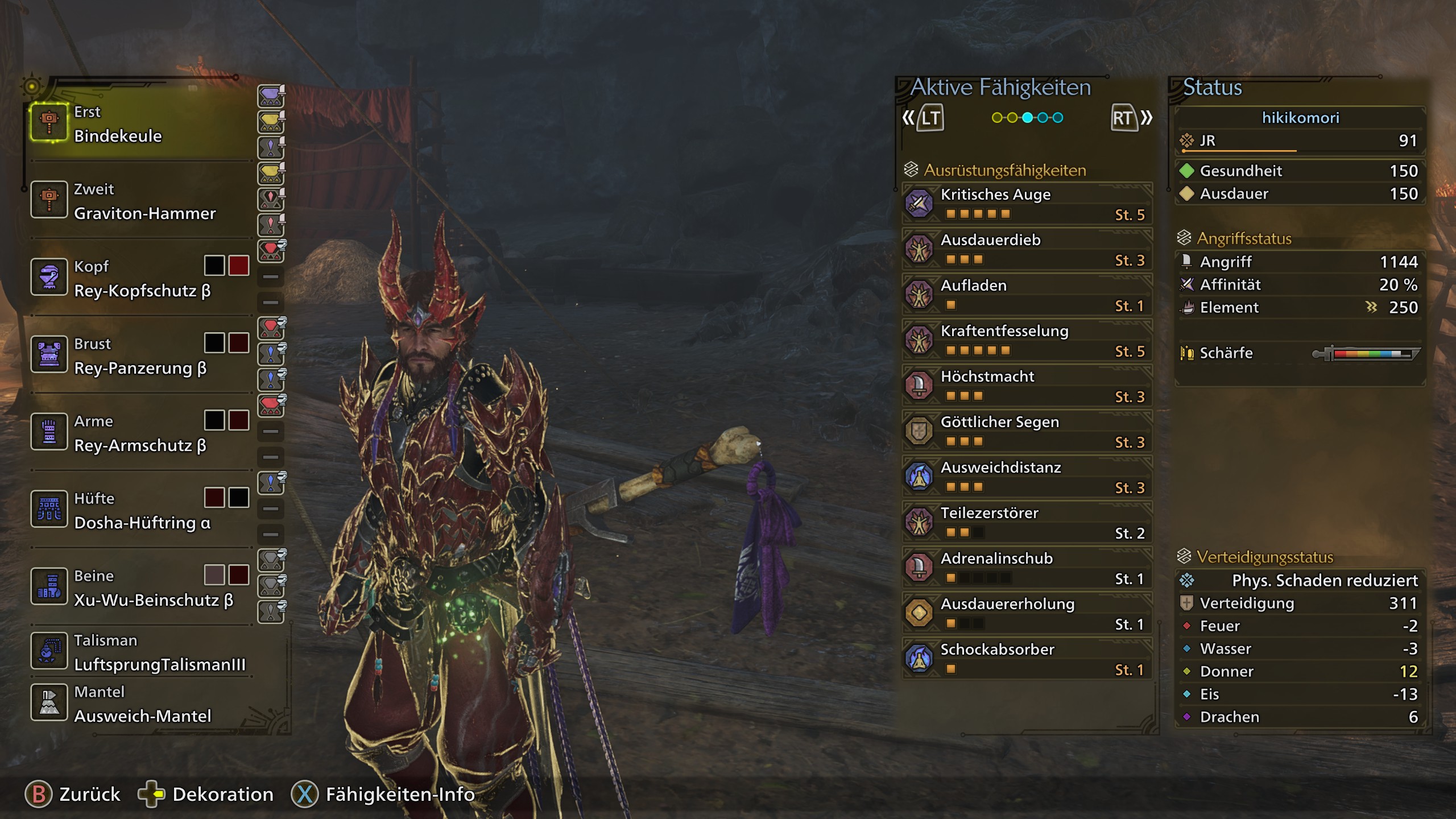Screen dimensions: 1456x819
Task: Show the Teilezerstörer skill entry
Action: pyautogui.click(x=1027, y=522)
